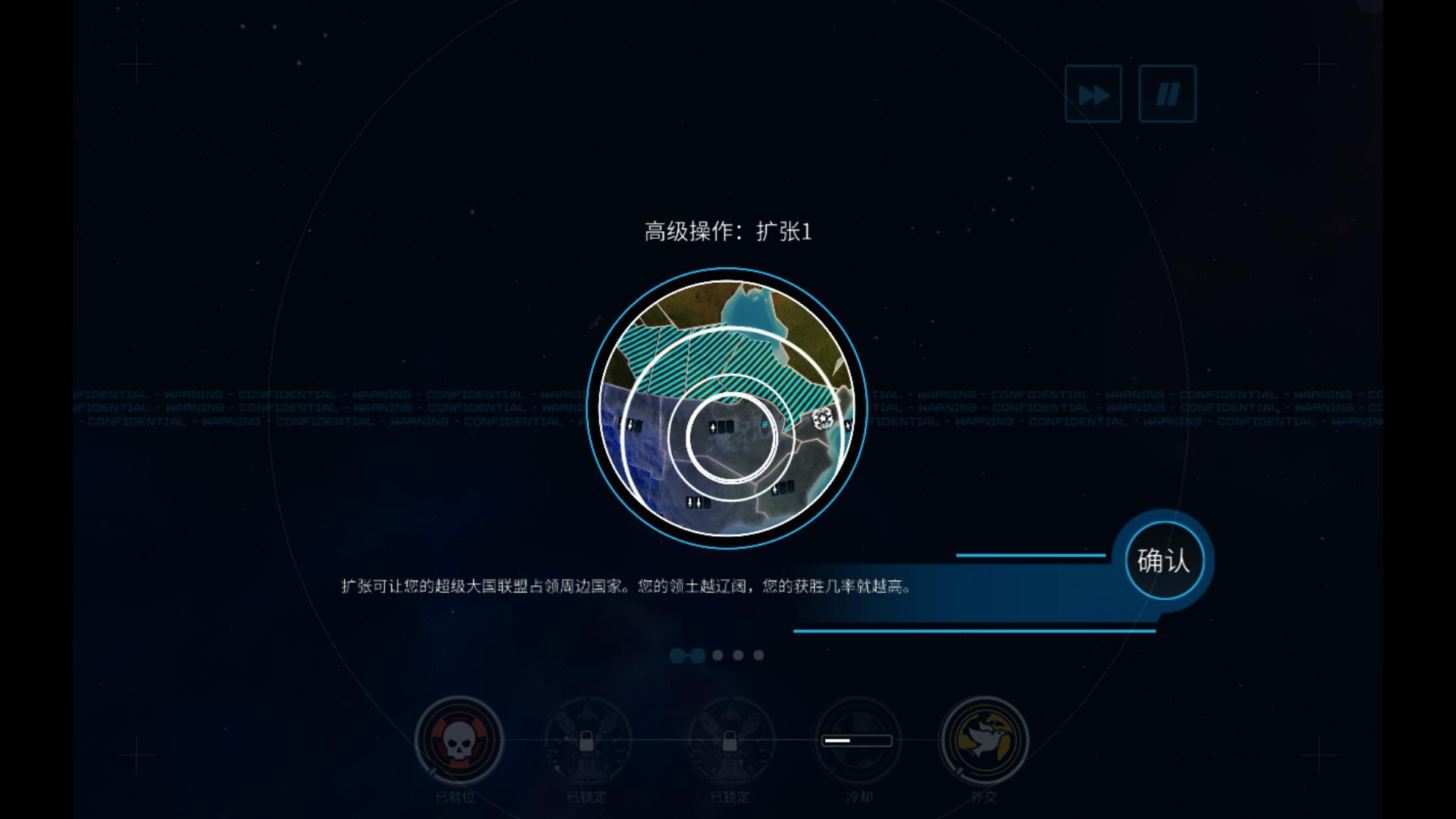
Task: Confirm the expansion via the 确认 button
Action: click(1166, 560)
